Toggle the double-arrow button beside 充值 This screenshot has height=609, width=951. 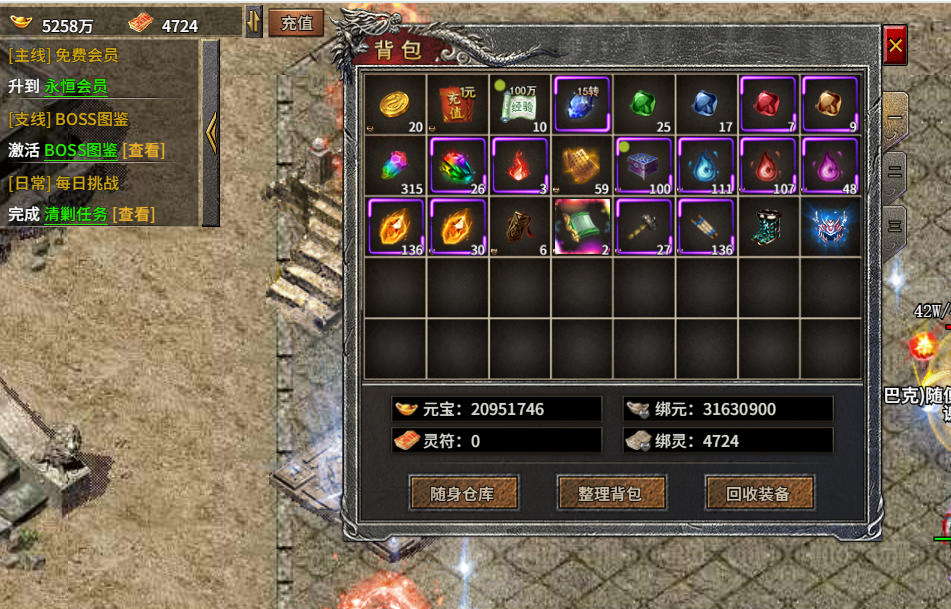coord(254,22)
